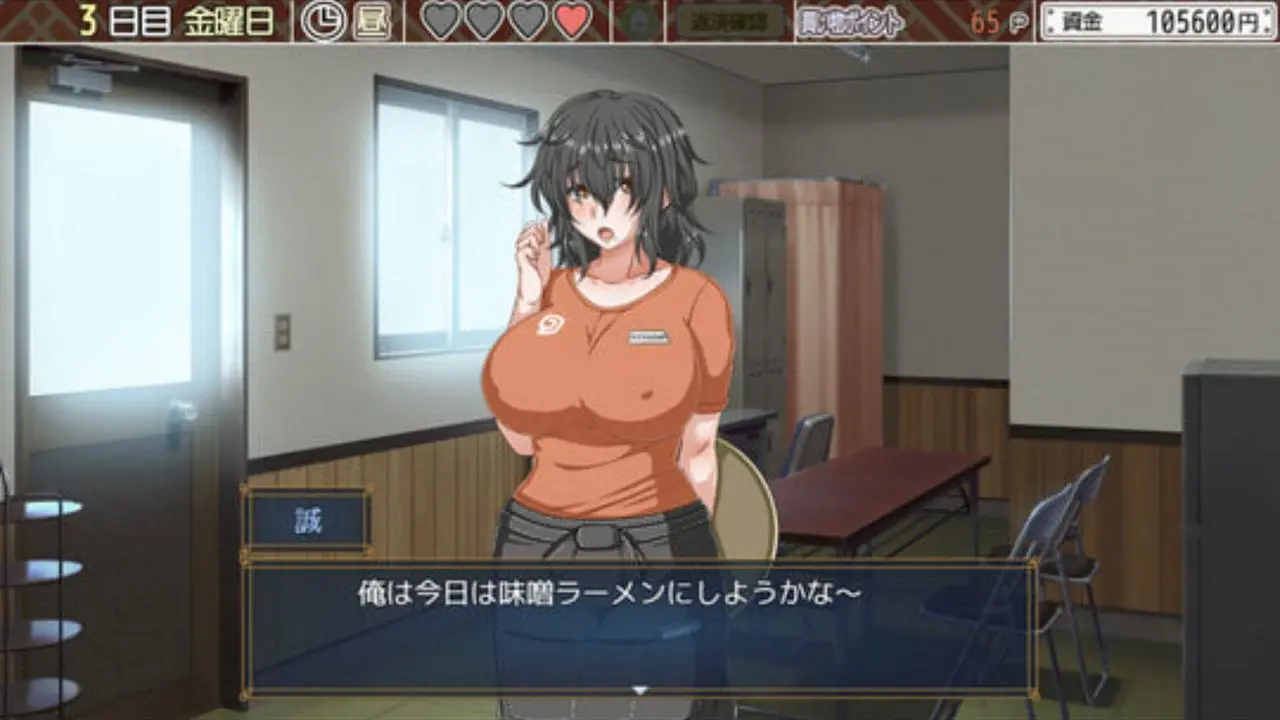
Task: Select the 昼 daytime indicator icon
Action: pos(371,22)
